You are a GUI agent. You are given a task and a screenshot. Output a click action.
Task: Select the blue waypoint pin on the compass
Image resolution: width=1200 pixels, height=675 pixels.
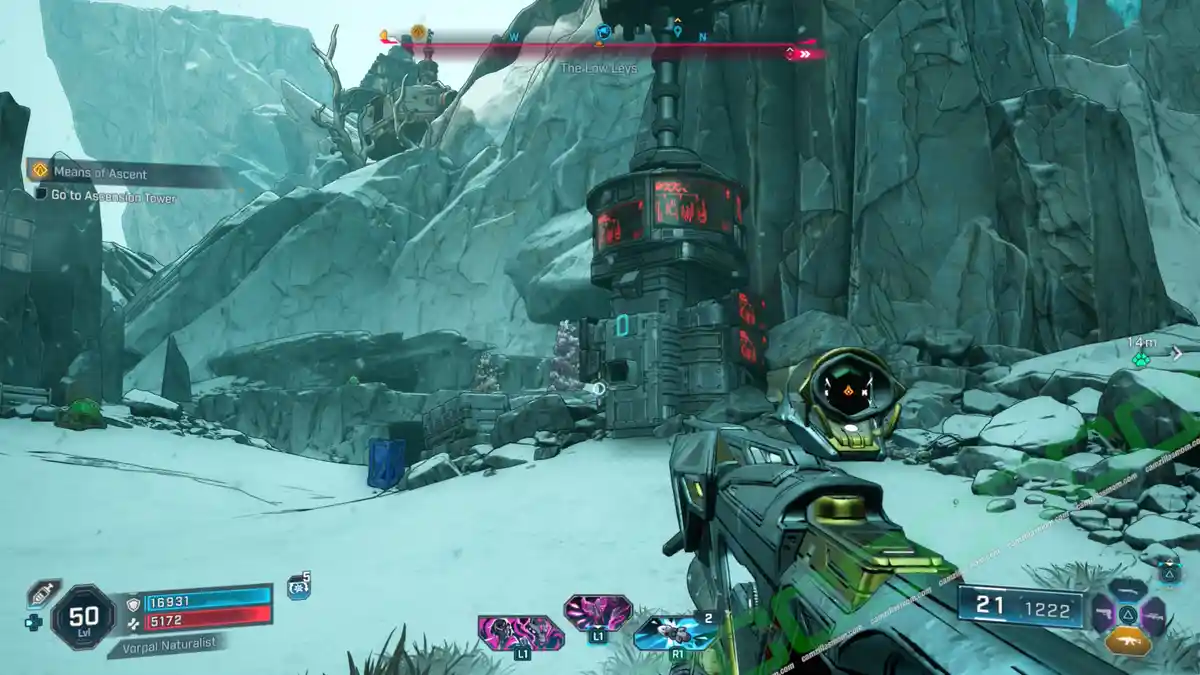pos(677,32)
